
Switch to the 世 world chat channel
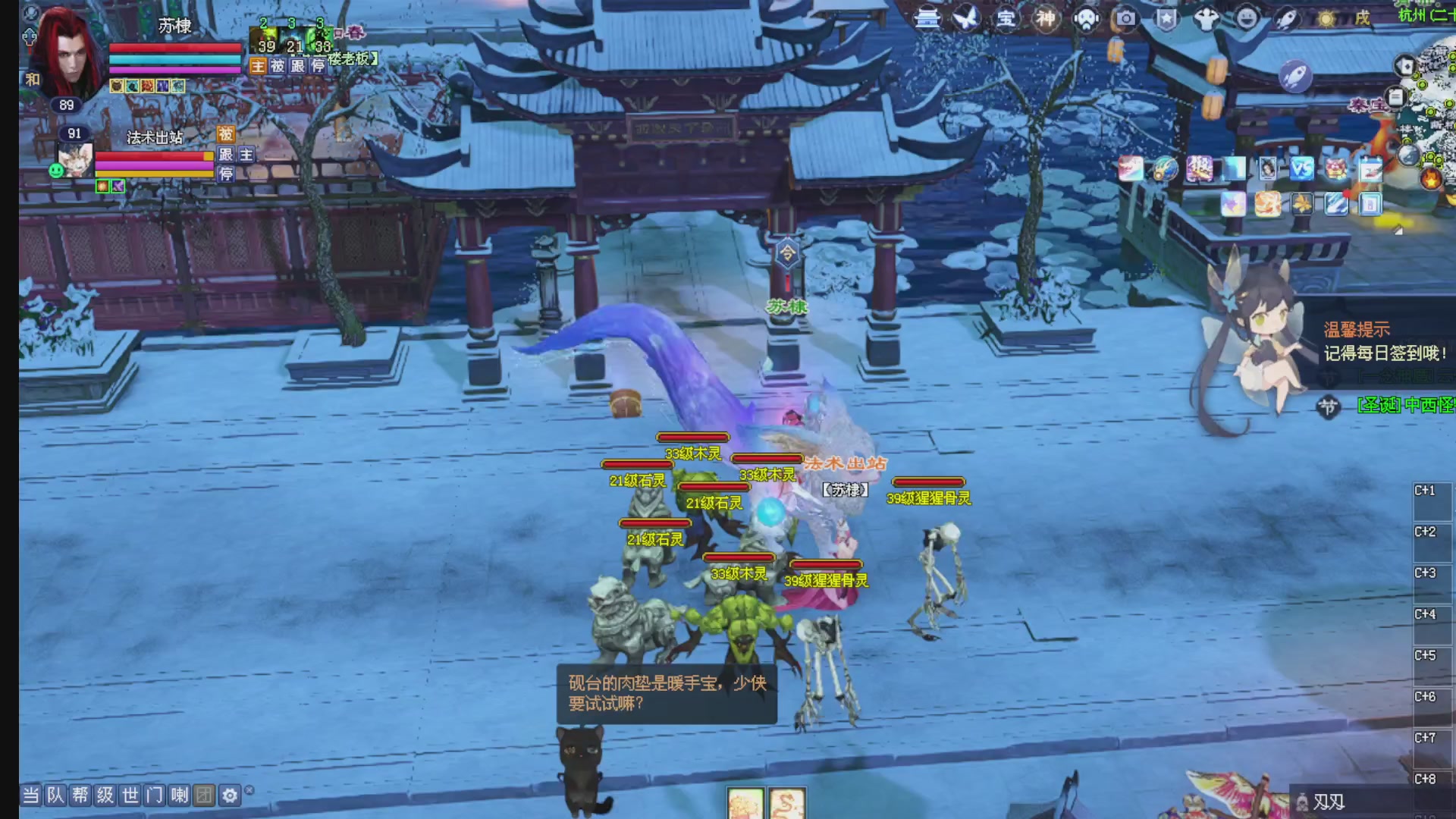(x=130, y=795)
